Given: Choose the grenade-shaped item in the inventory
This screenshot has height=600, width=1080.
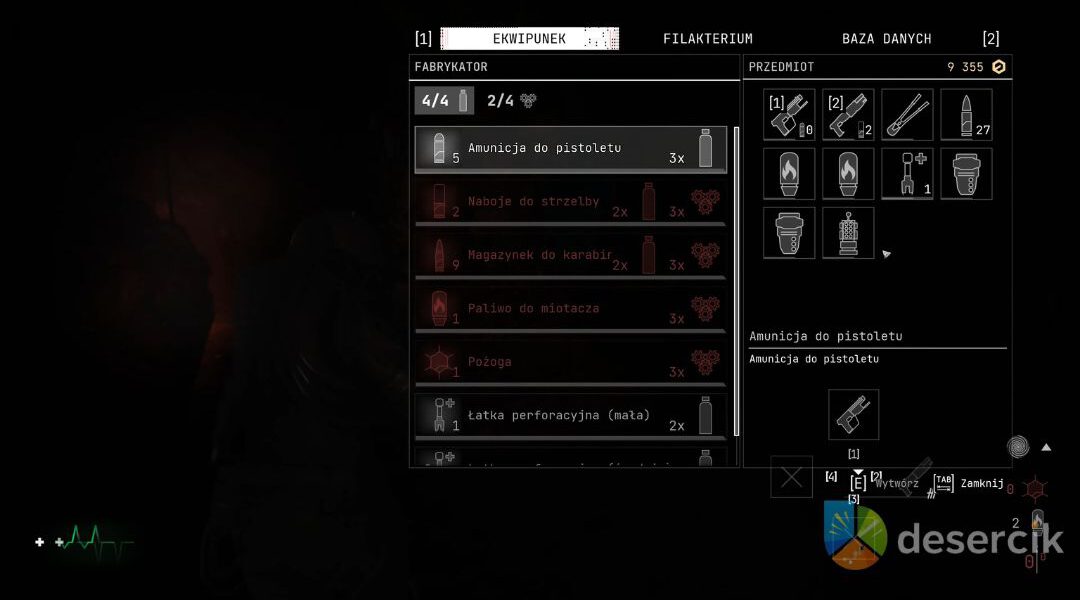Looking at the screenshot, I should tap(848, 233).
